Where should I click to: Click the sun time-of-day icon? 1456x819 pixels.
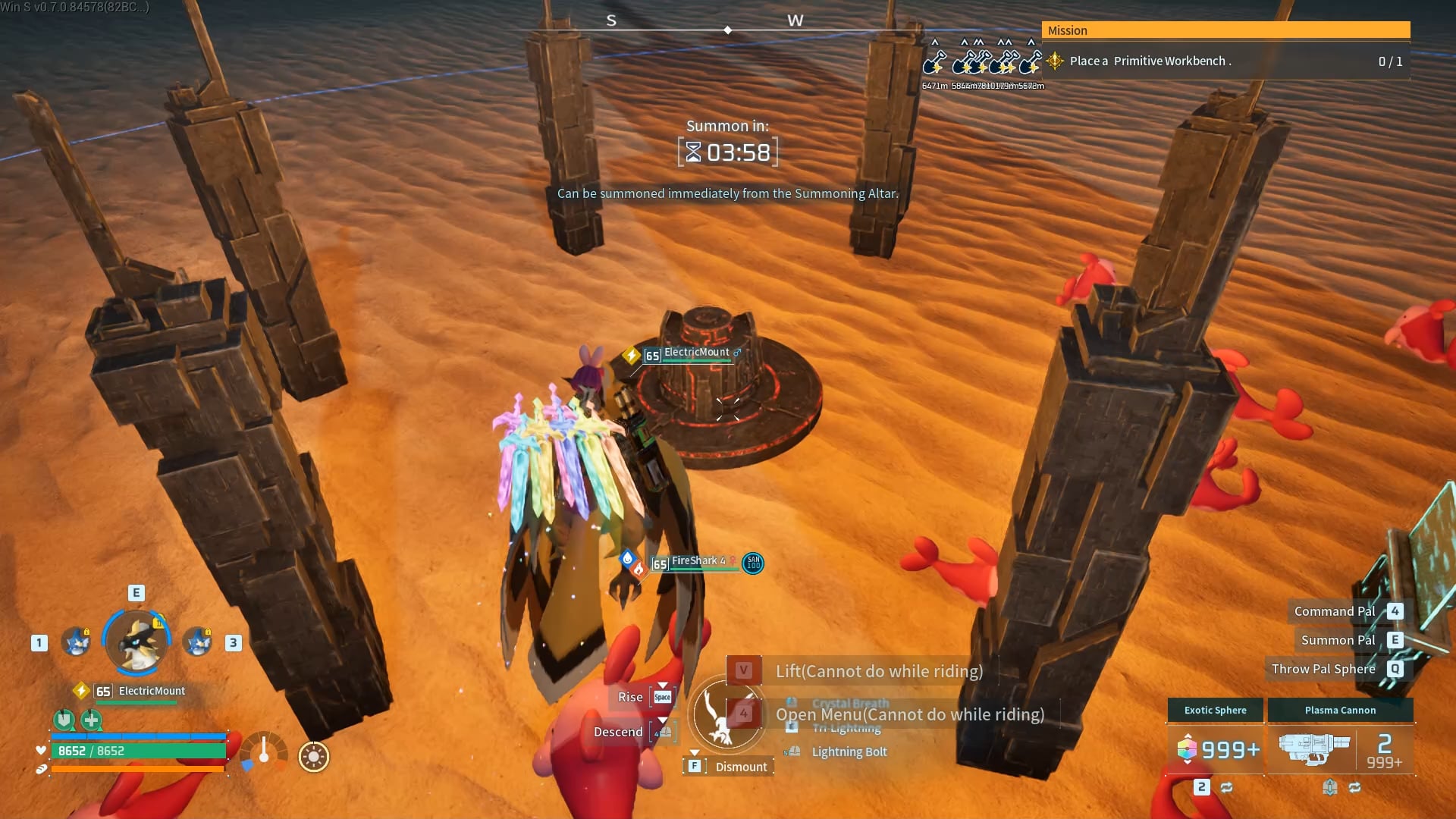pos(313,757)
